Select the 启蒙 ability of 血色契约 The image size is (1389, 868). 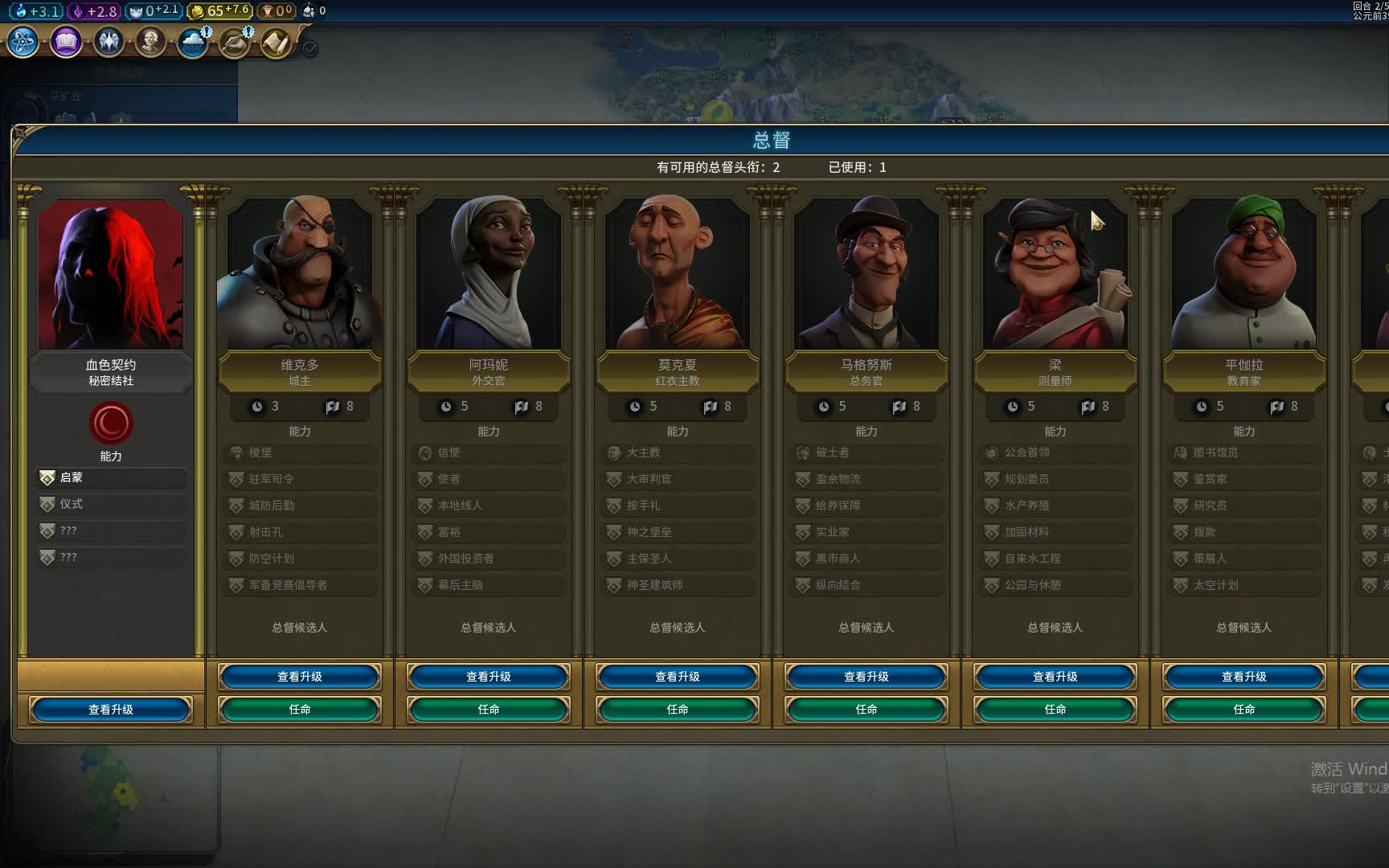pyautogui.click(x=111, y=477)
